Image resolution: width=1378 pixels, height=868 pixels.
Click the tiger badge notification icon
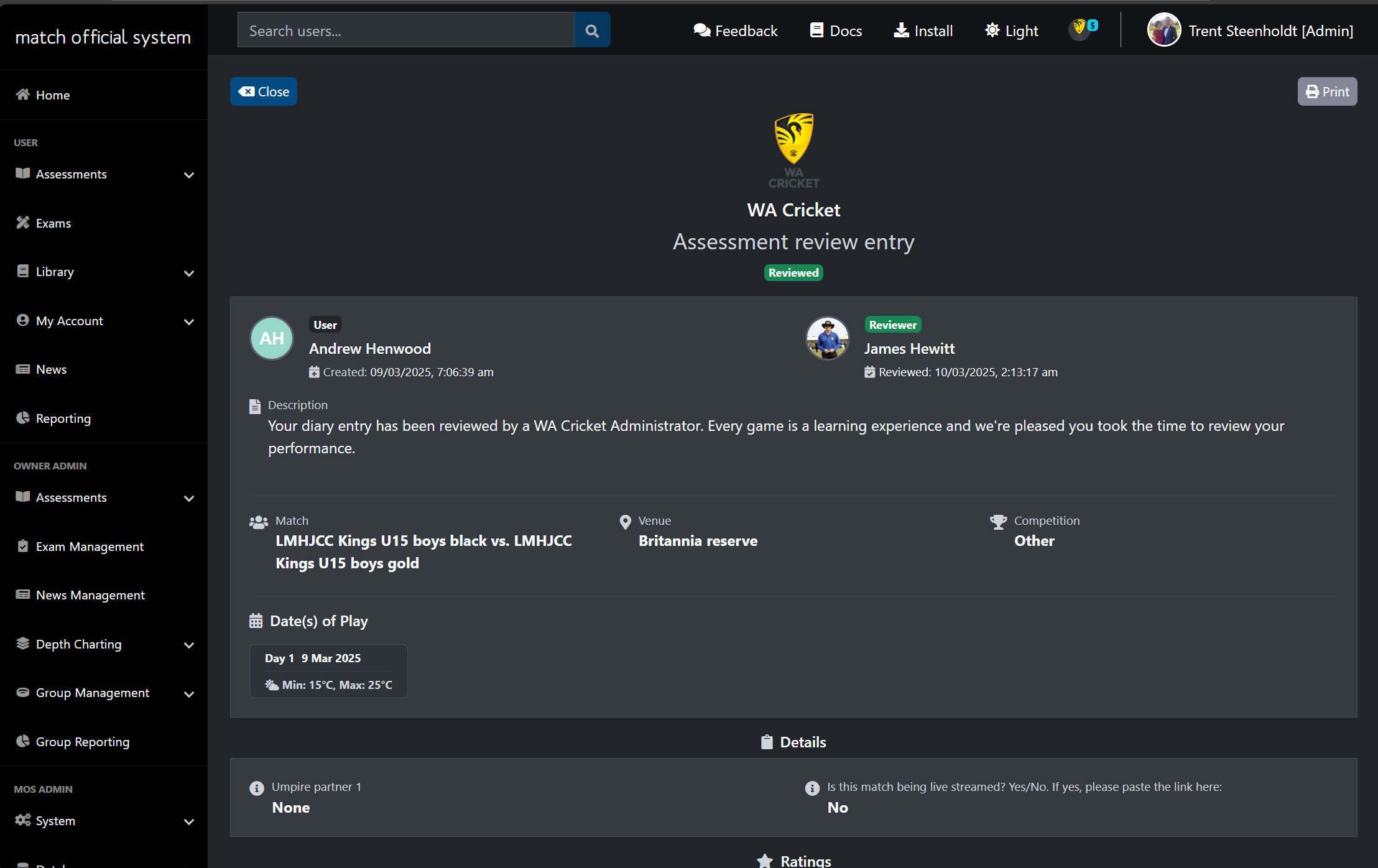click(x=1080, y=29)
